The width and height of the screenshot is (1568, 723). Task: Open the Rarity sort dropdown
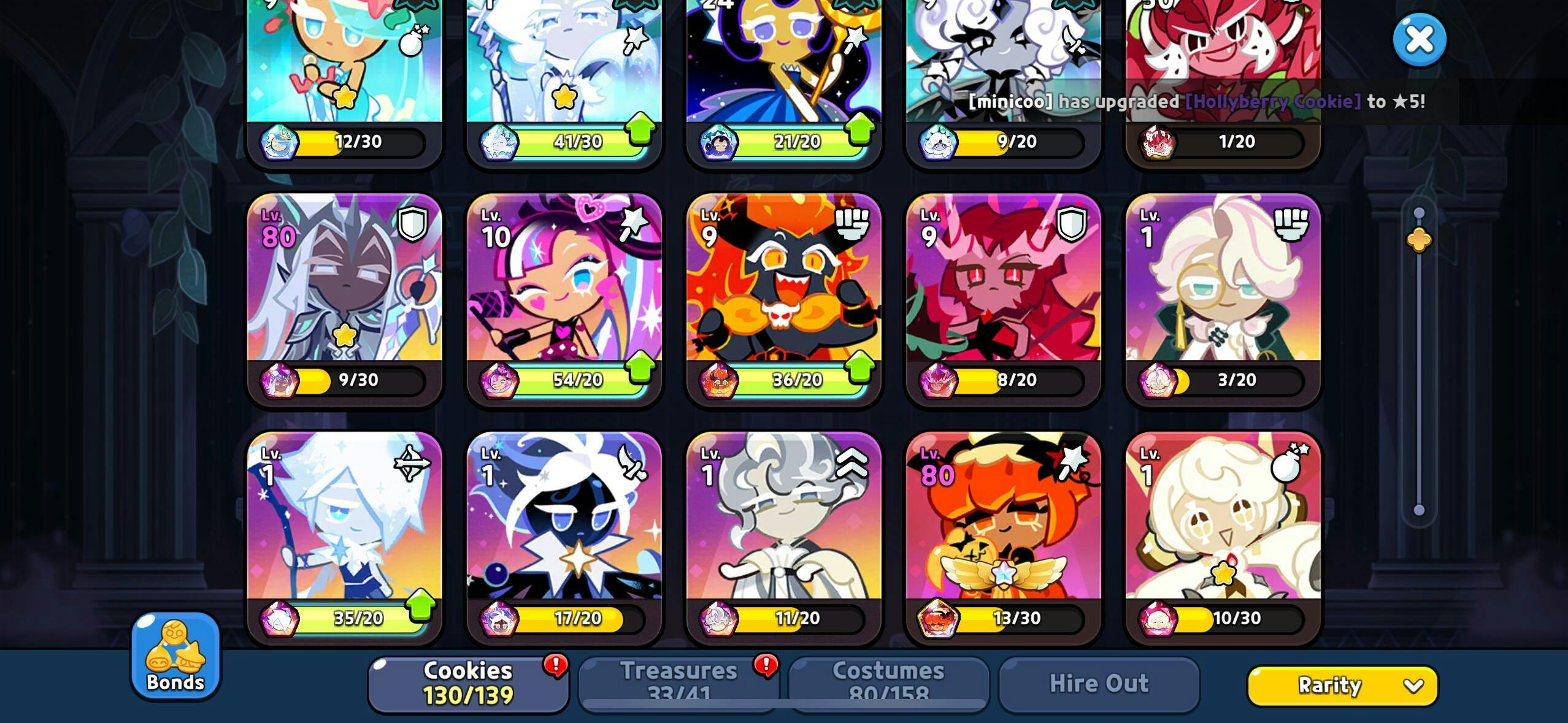pos(1342,685)
